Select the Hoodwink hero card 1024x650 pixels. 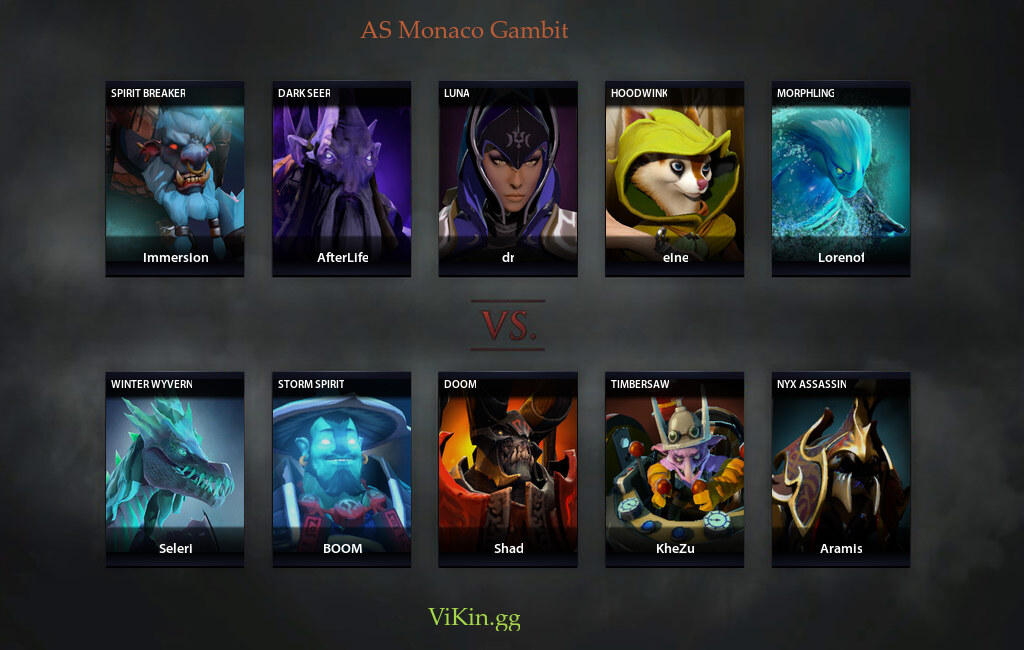[674, 178]
